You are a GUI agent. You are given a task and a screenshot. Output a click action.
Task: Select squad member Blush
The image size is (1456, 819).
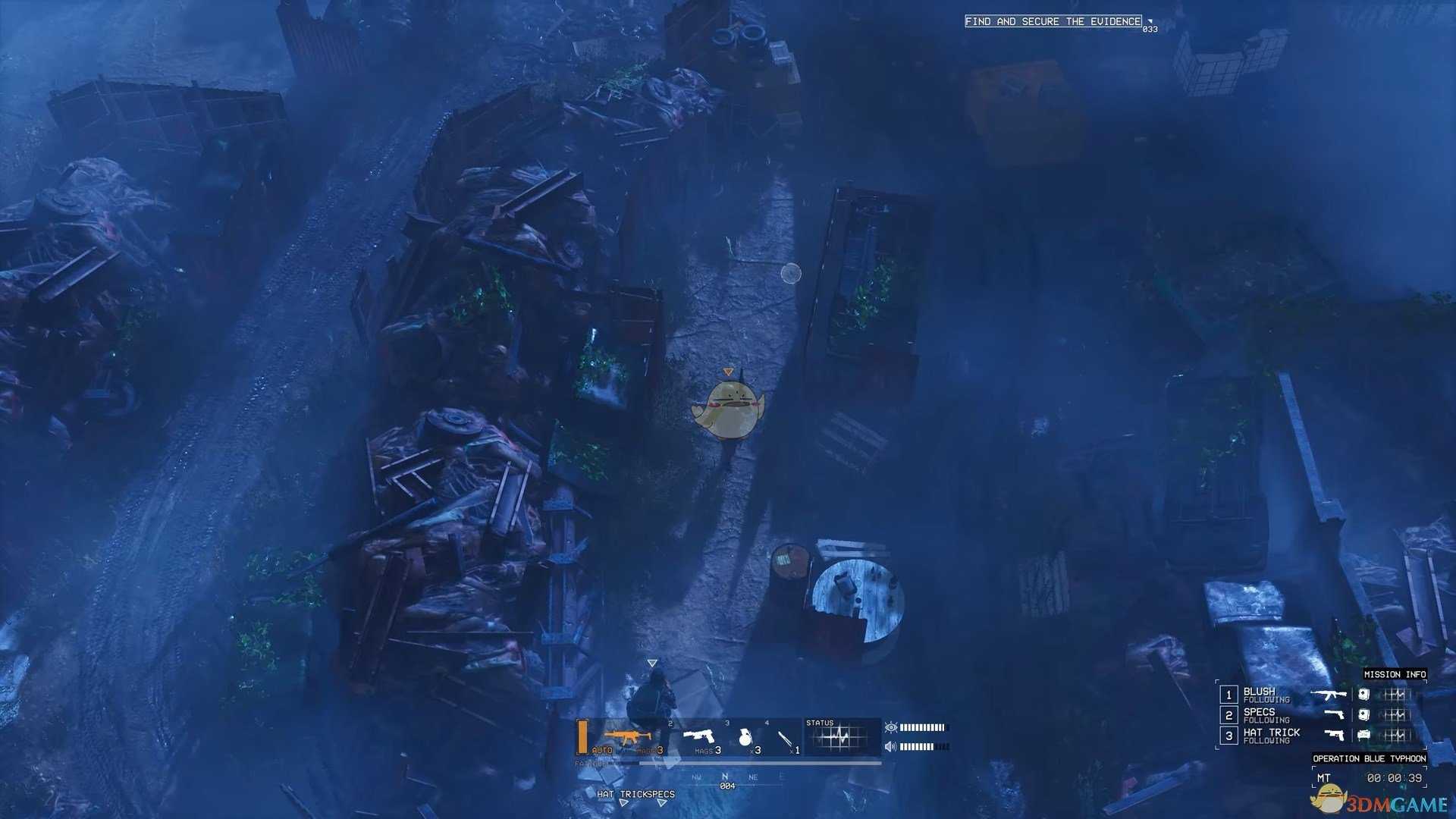(1259, 694)
